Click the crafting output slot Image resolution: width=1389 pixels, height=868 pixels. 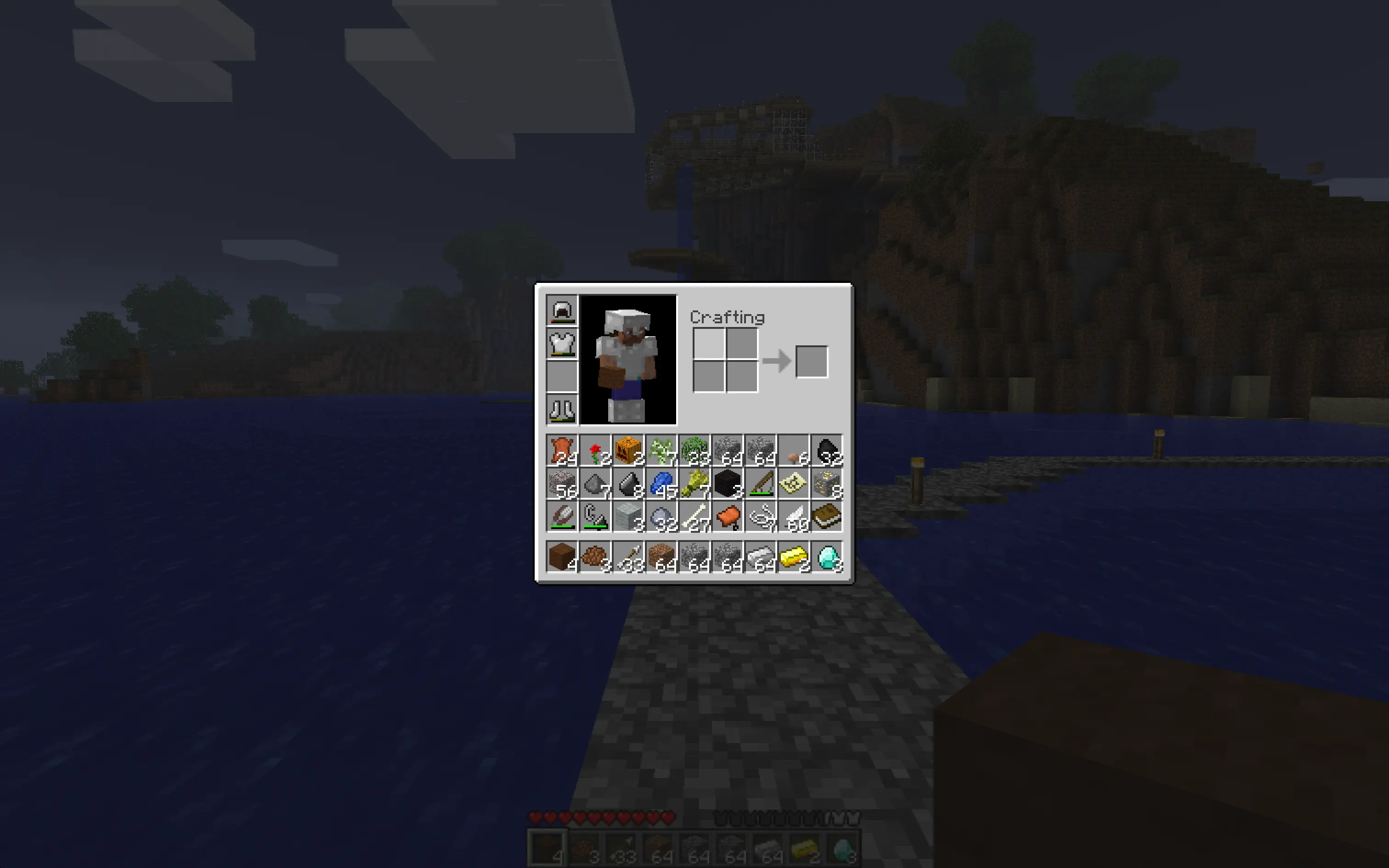[812, 361]
